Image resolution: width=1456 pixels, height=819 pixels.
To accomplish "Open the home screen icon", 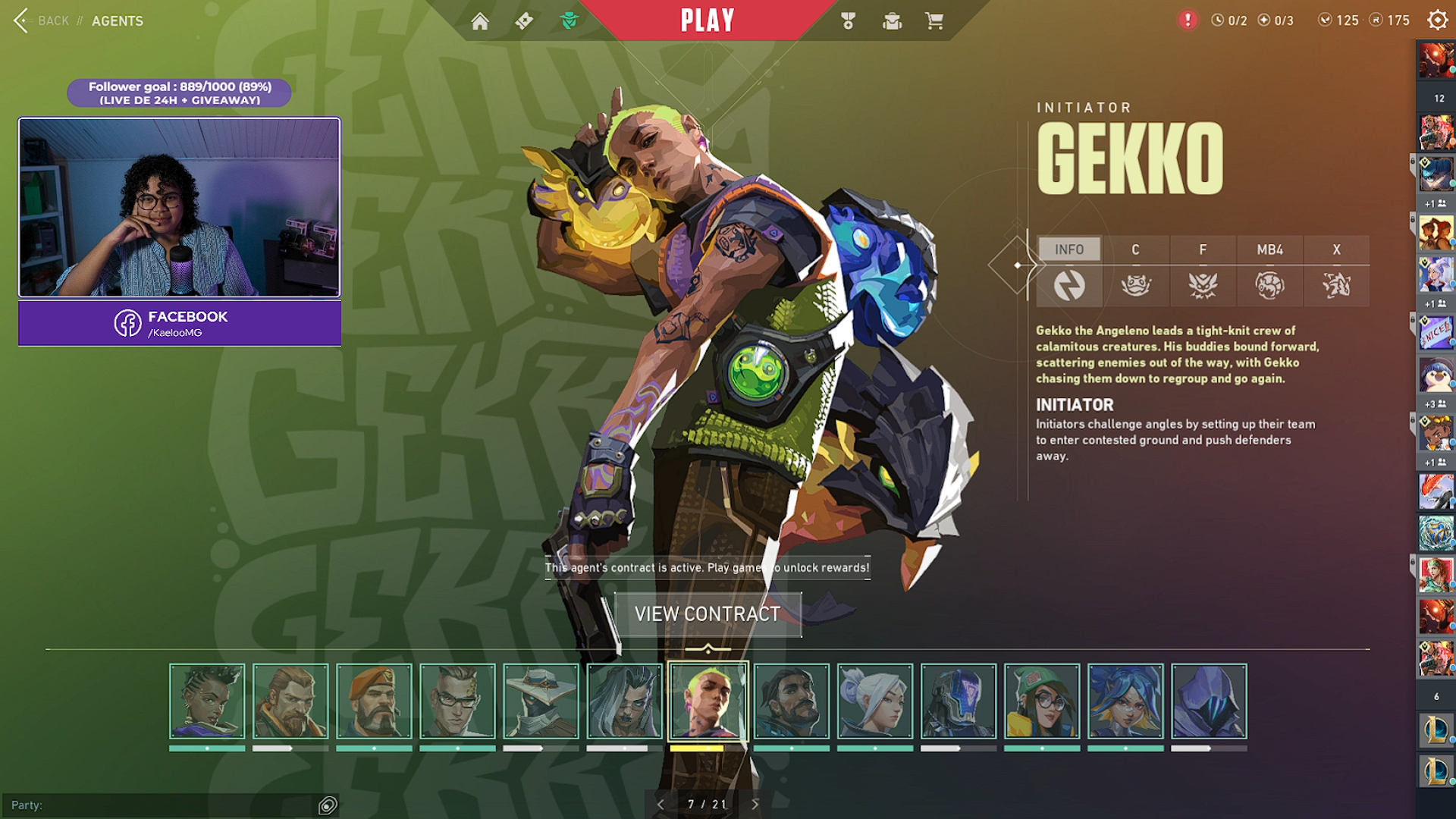I will pyautogui.click(x=479, y=21).
